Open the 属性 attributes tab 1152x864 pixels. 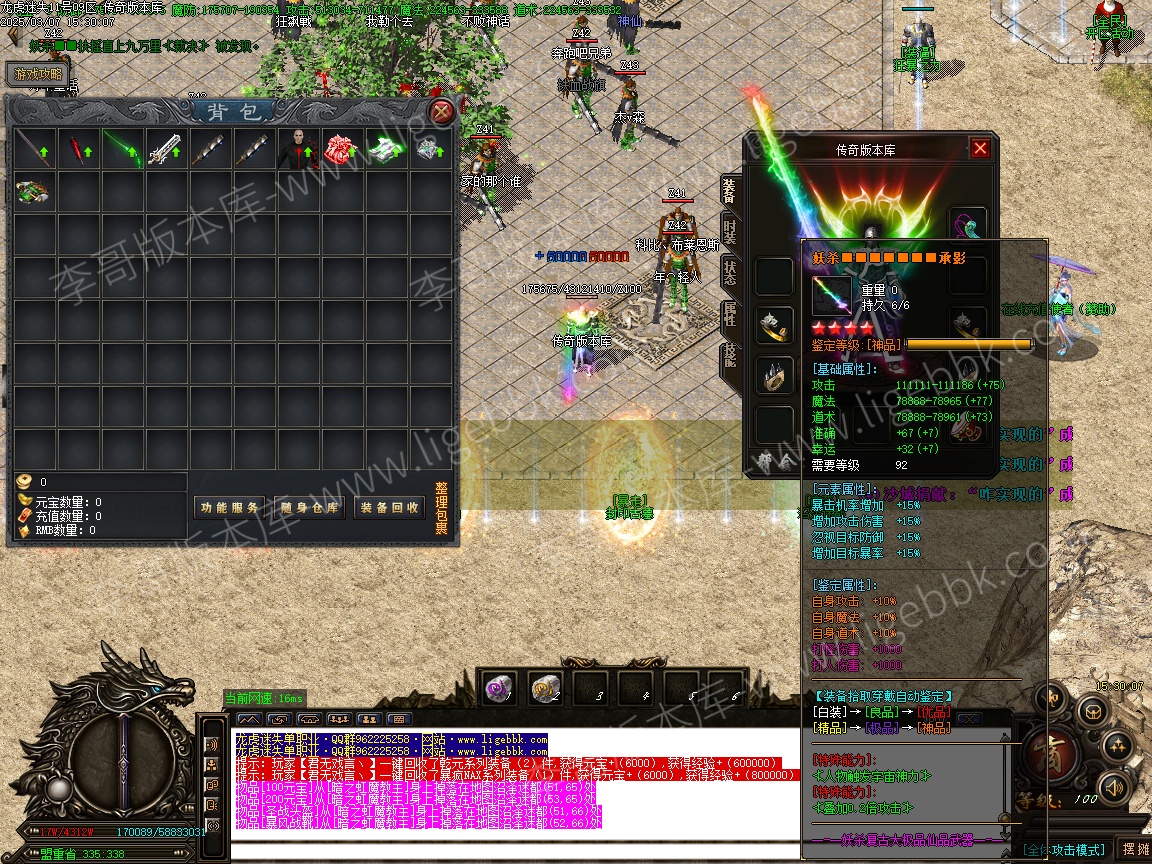730,315
